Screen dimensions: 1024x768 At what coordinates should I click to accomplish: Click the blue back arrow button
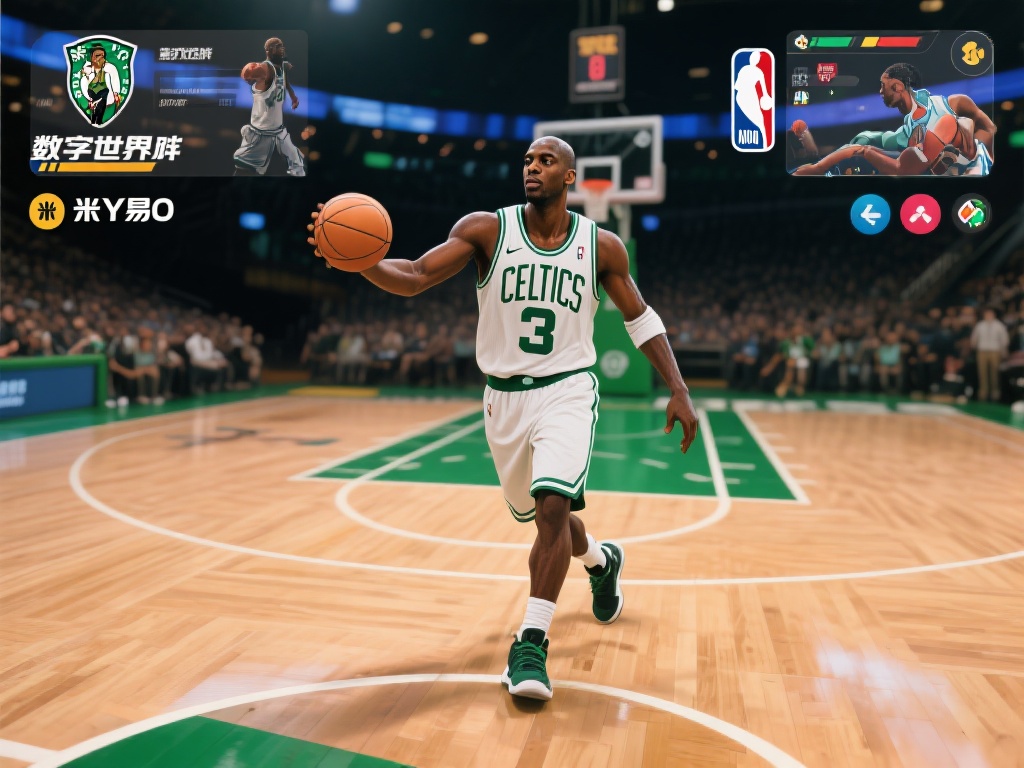[870, 214]
